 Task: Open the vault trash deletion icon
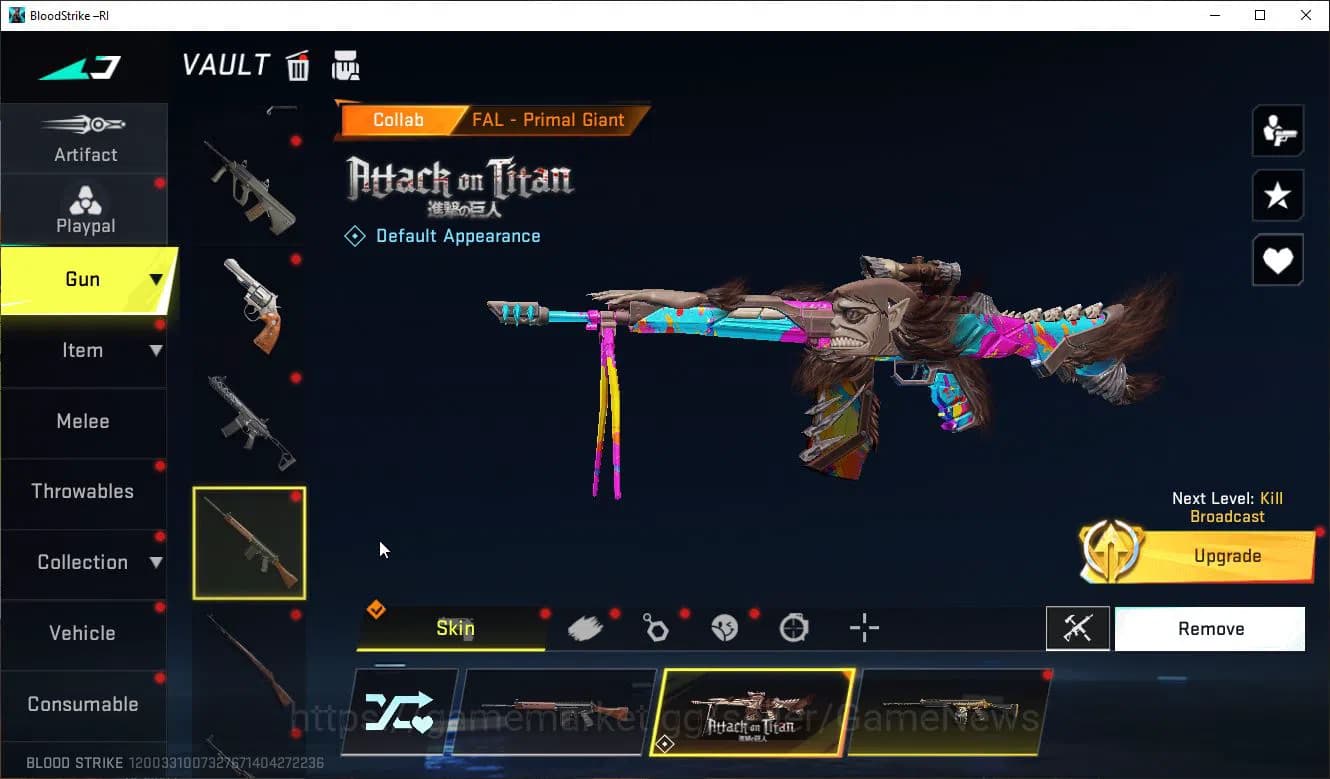pos(298,64)
